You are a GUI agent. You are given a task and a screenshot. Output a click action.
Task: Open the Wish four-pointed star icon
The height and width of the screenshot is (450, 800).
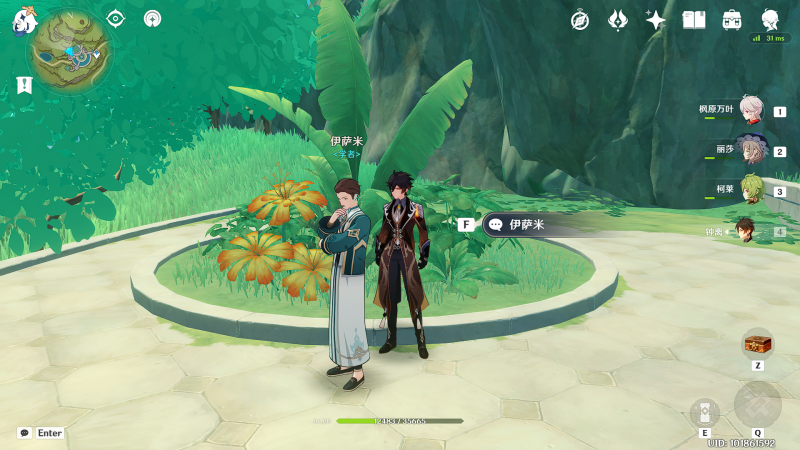click(656, 20)
